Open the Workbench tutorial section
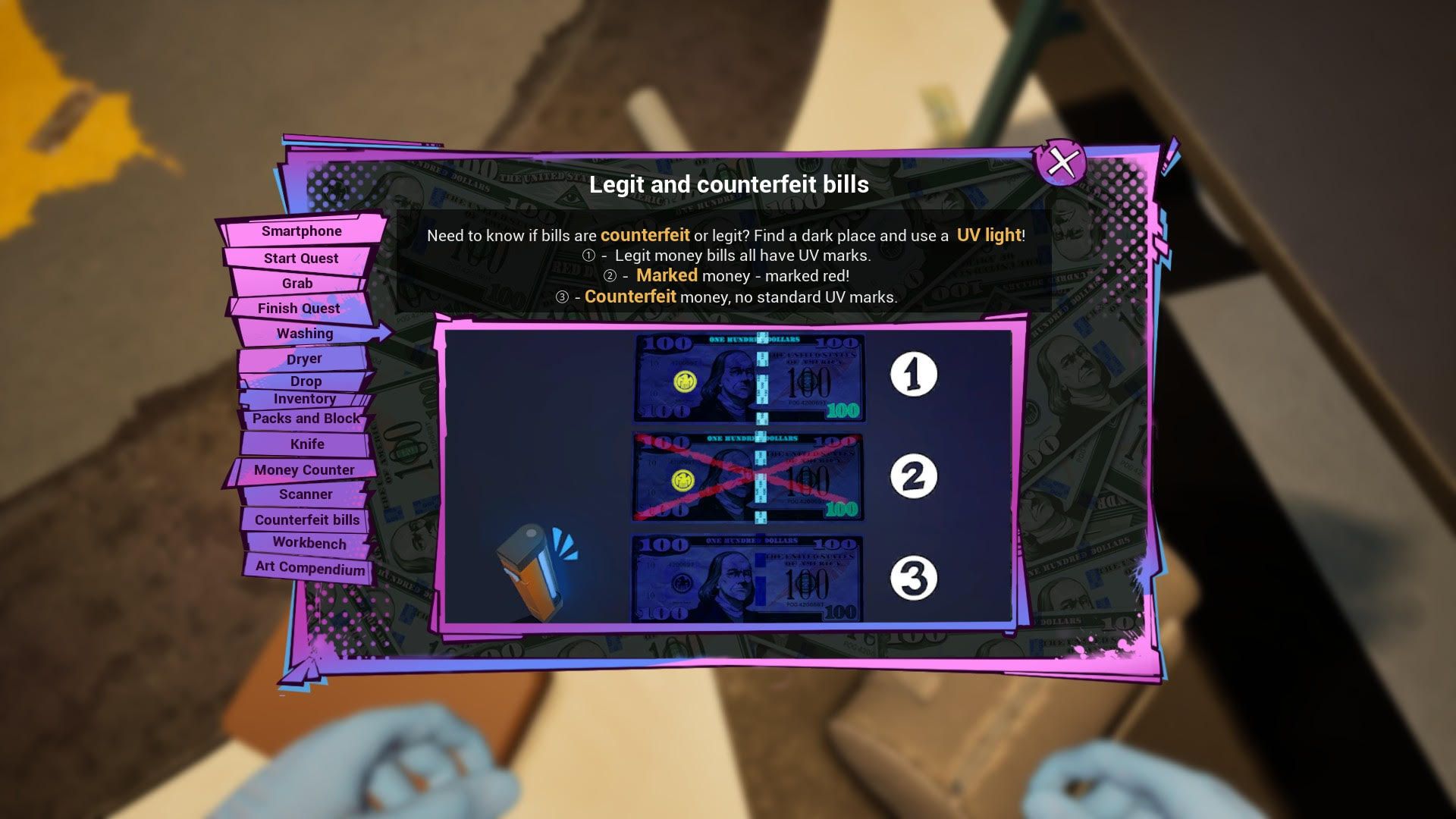This screenshot has width=1456, height=819. click(309, 544)
